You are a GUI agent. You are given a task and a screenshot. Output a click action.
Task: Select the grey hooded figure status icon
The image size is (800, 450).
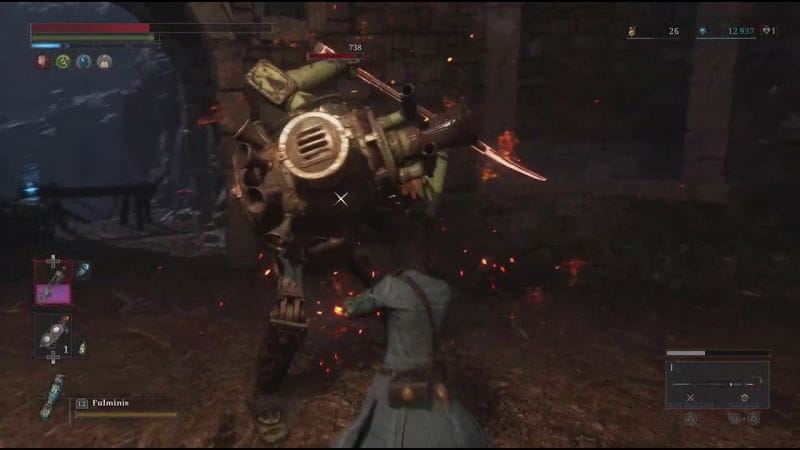(104, 62)
